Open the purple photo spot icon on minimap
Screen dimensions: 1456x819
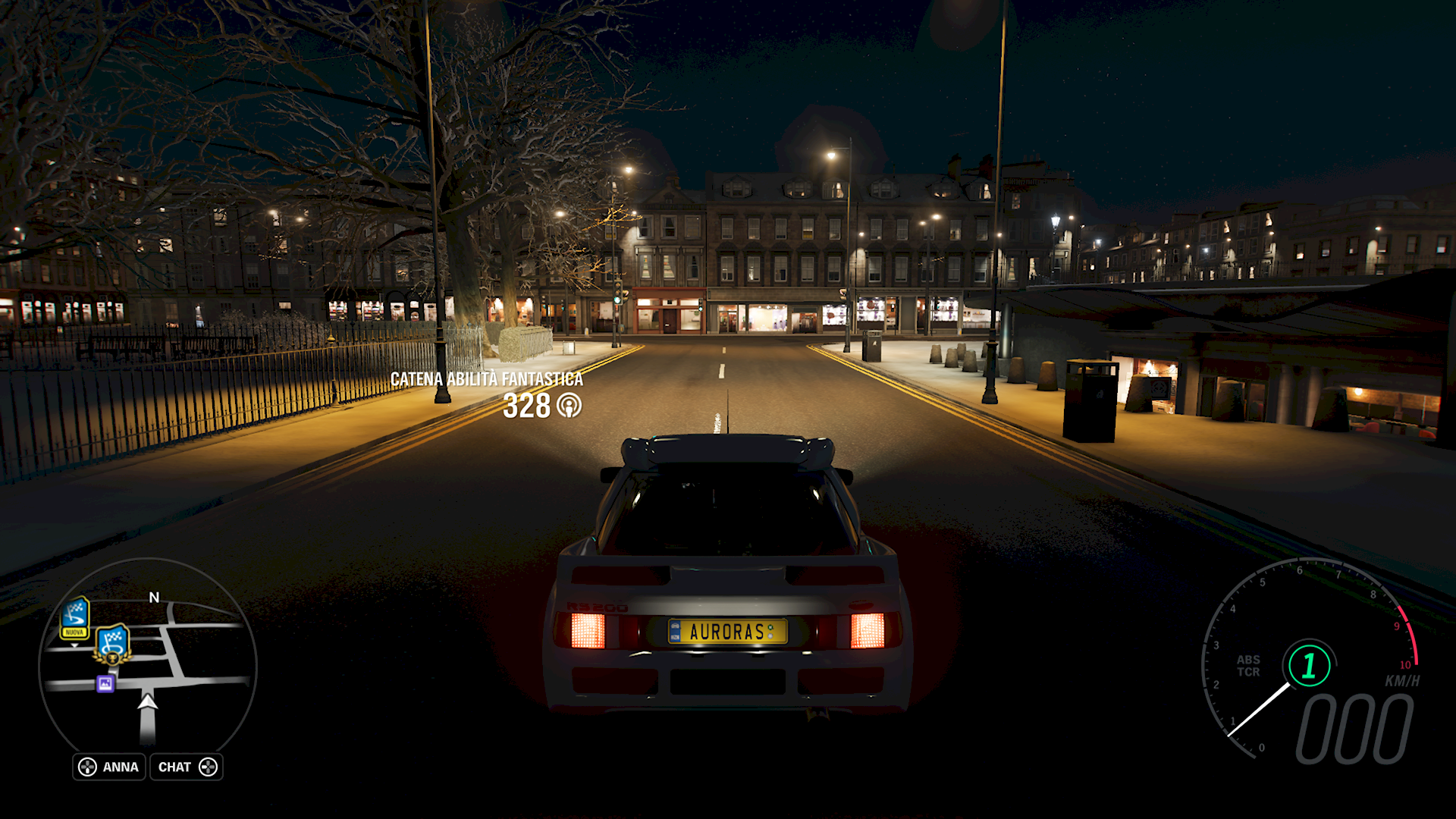105,683
